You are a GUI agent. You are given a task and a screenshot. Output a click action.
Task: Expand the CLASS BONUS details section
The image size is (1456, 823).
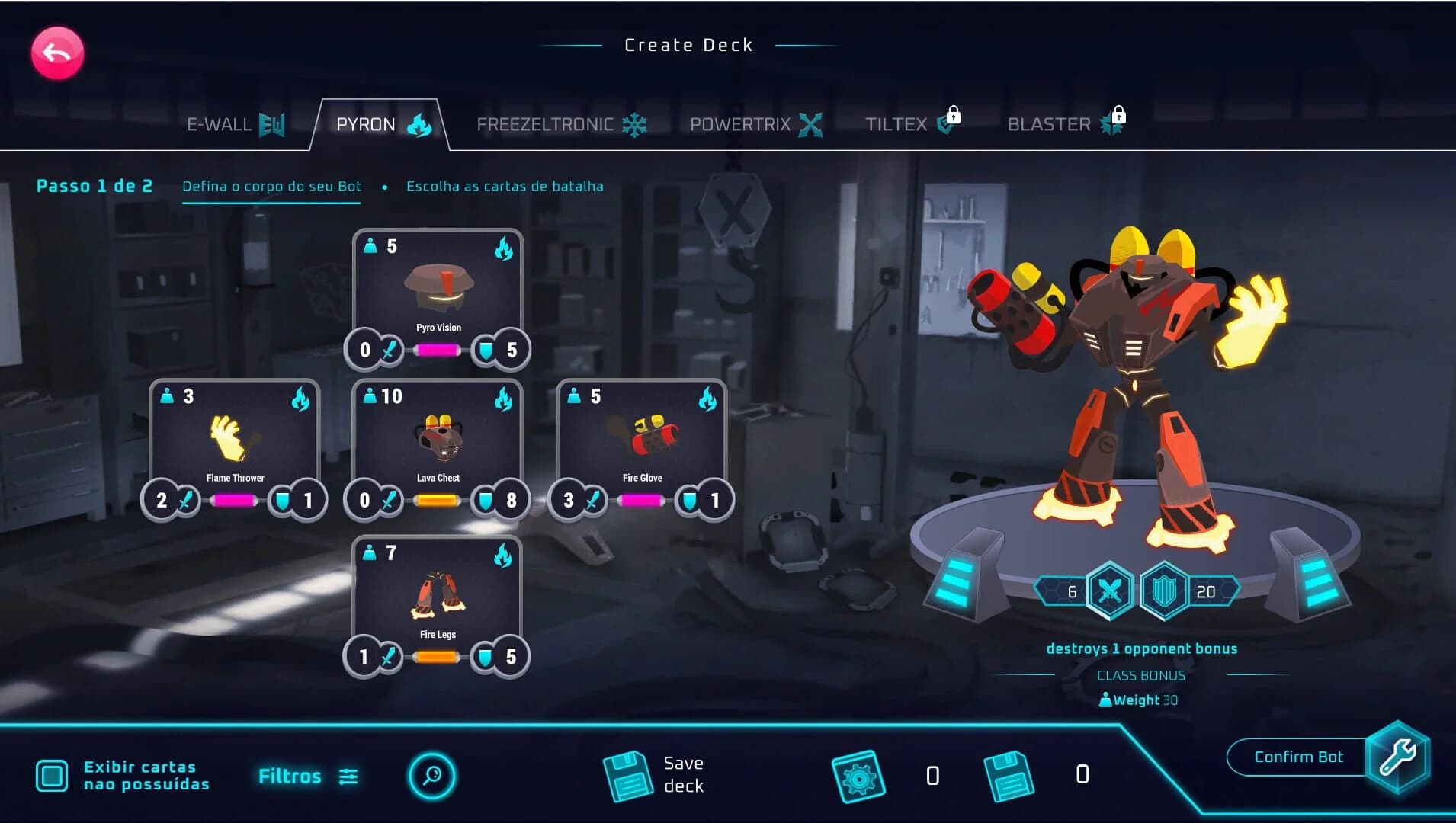coord(1140,675)
